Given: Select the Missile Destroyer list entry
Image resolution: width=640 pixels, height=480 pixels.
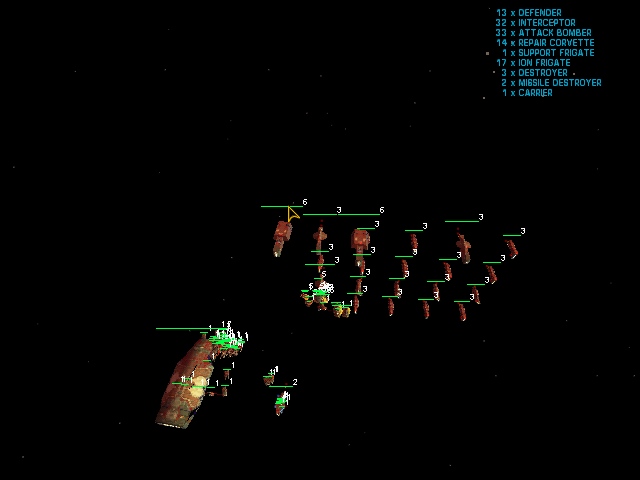Looking at the screenshot, I should [551, 83].
